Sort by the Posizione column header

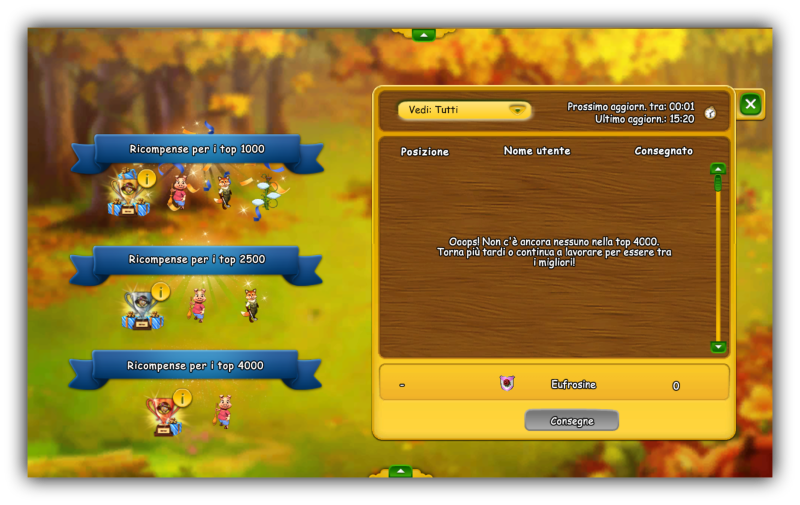point(424,152)
